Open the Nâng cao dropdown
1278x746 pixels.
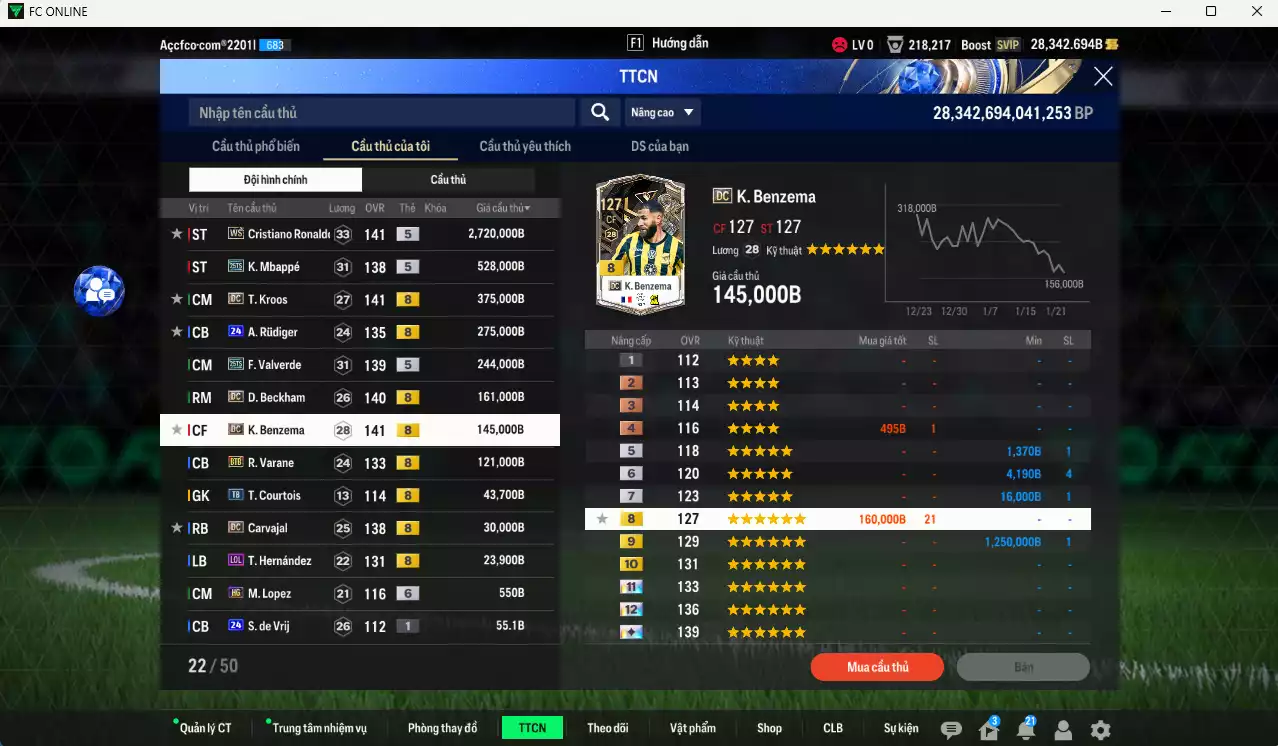point(662,113)
